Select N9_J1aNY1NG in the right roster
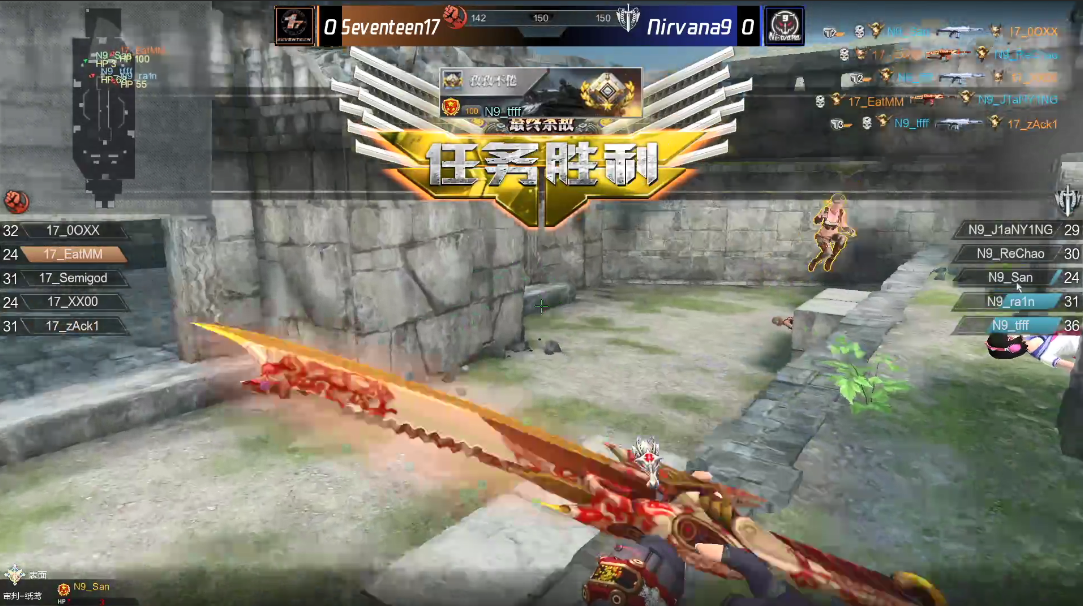The image size is (1083, 606). click(1009, 230)
